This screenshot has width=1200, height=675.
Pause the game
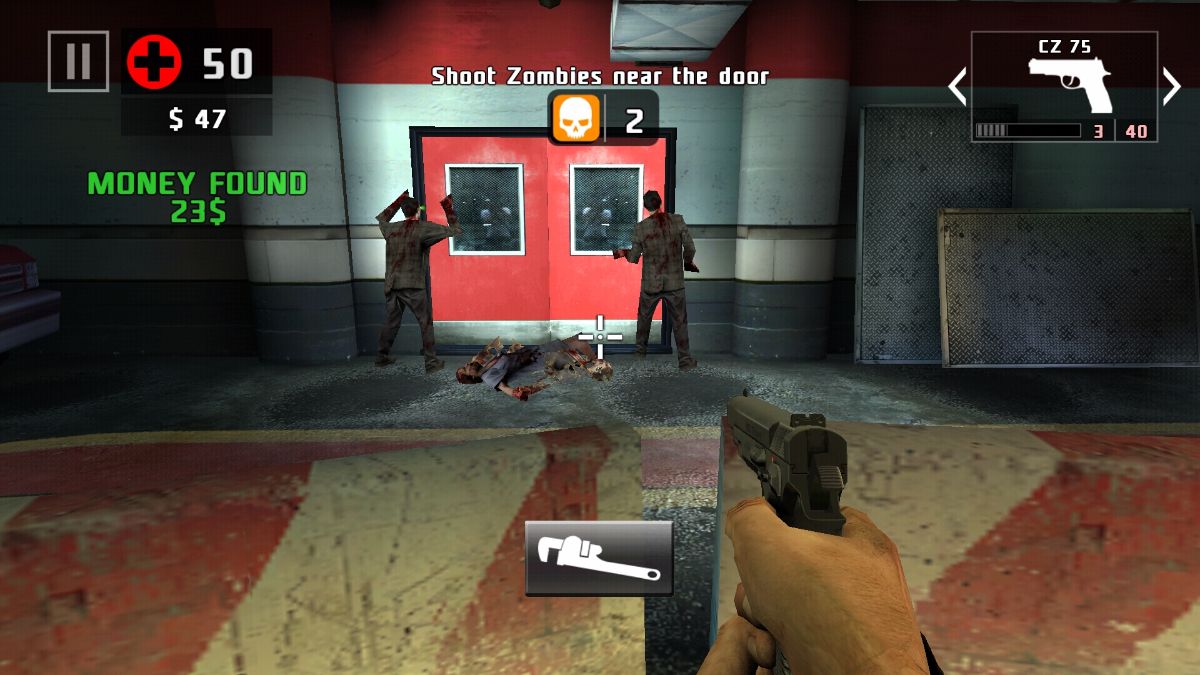[78, 61]
